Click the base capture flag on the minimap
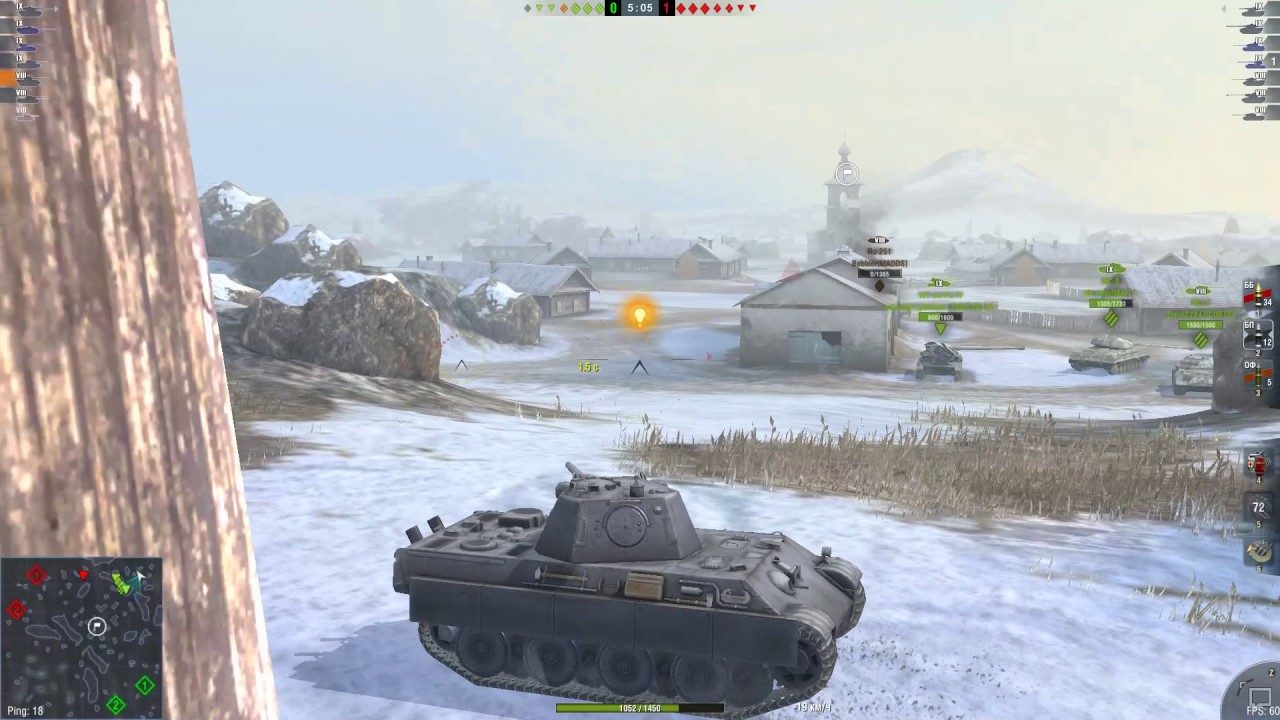1280x720 pixels. (97, 626)
